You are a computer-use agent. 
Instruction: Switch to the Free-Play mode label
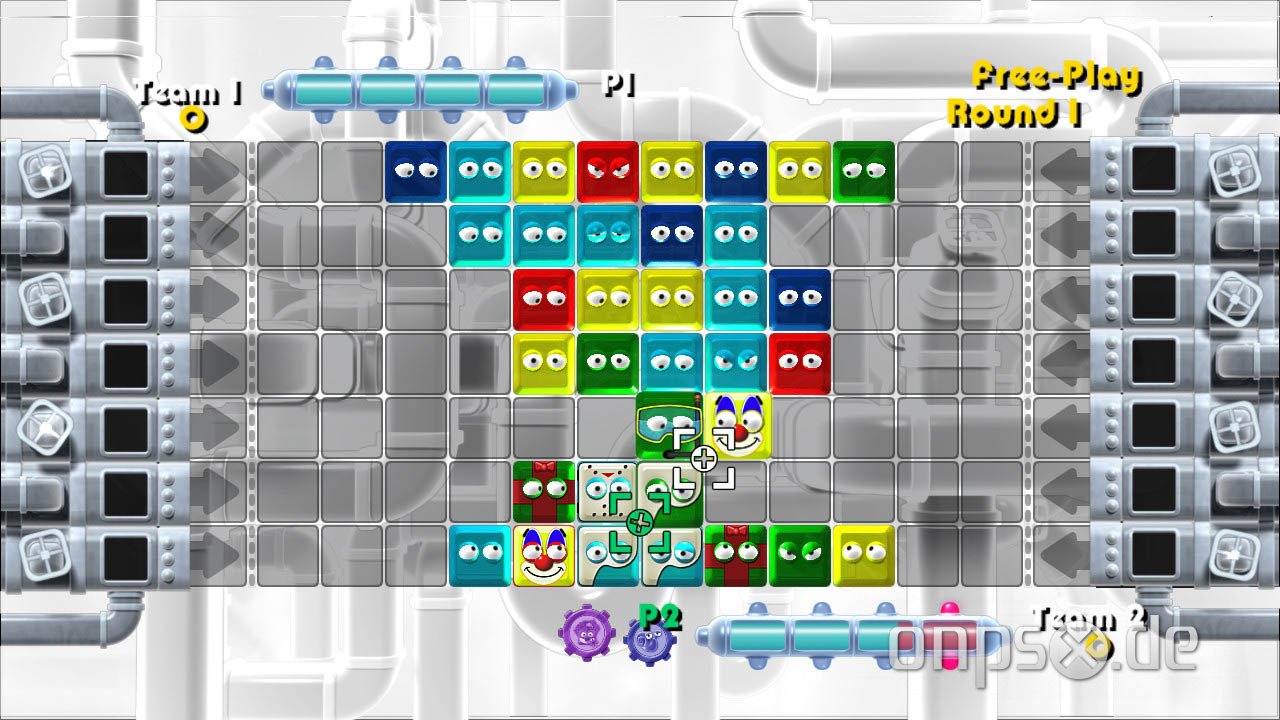click(x=1055, y=74)
